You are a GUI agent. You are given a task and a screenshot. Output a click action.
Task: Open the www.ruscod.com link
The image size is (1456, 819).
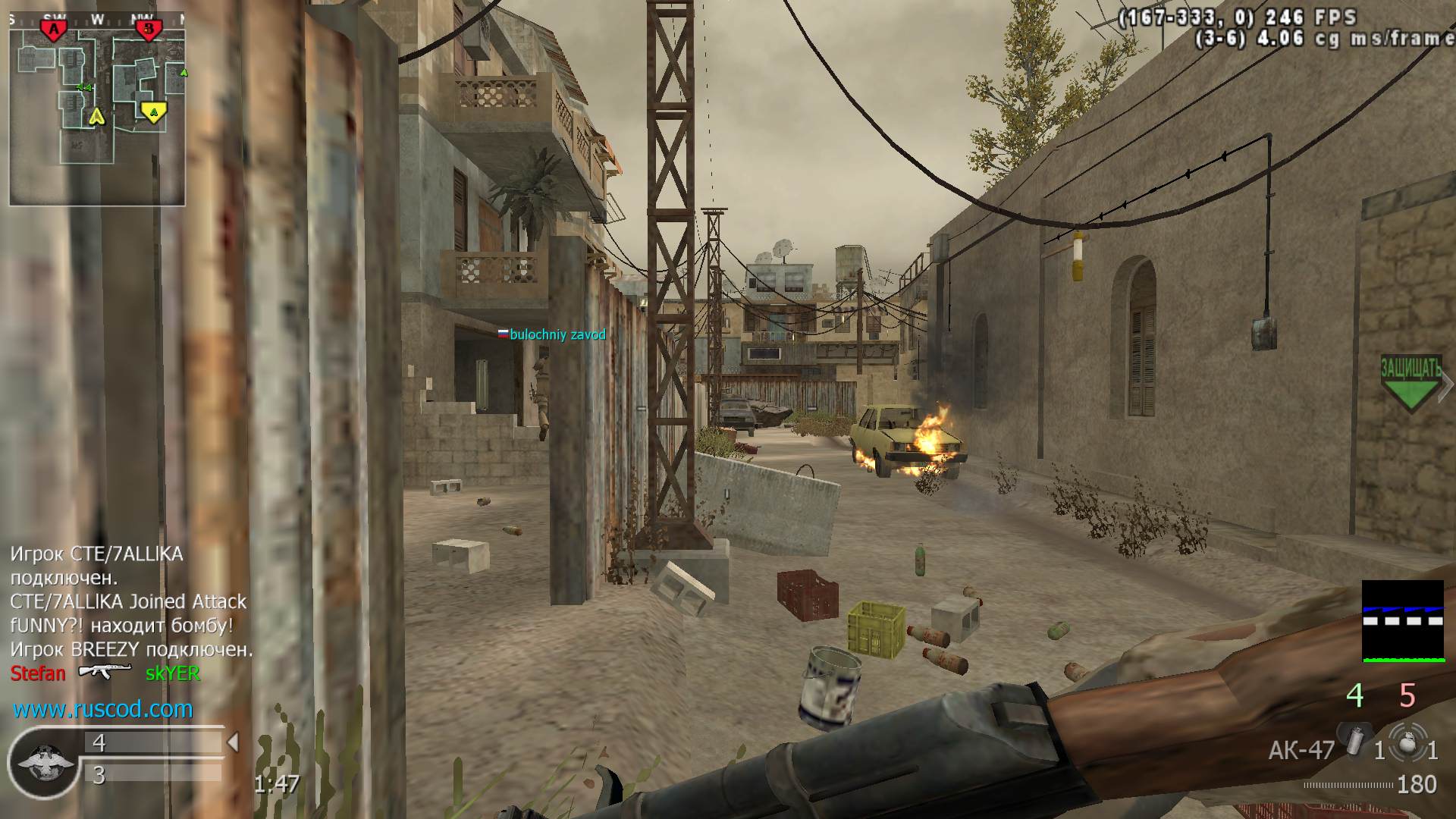click(103, 709)
